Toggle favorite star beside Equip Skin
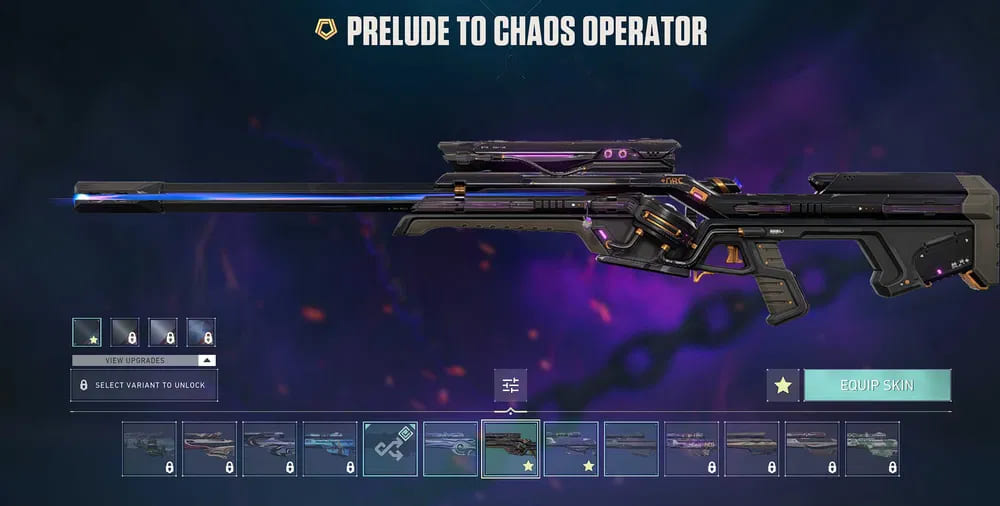This screenshot has width=1000, height=506. (x=783, y=385)
